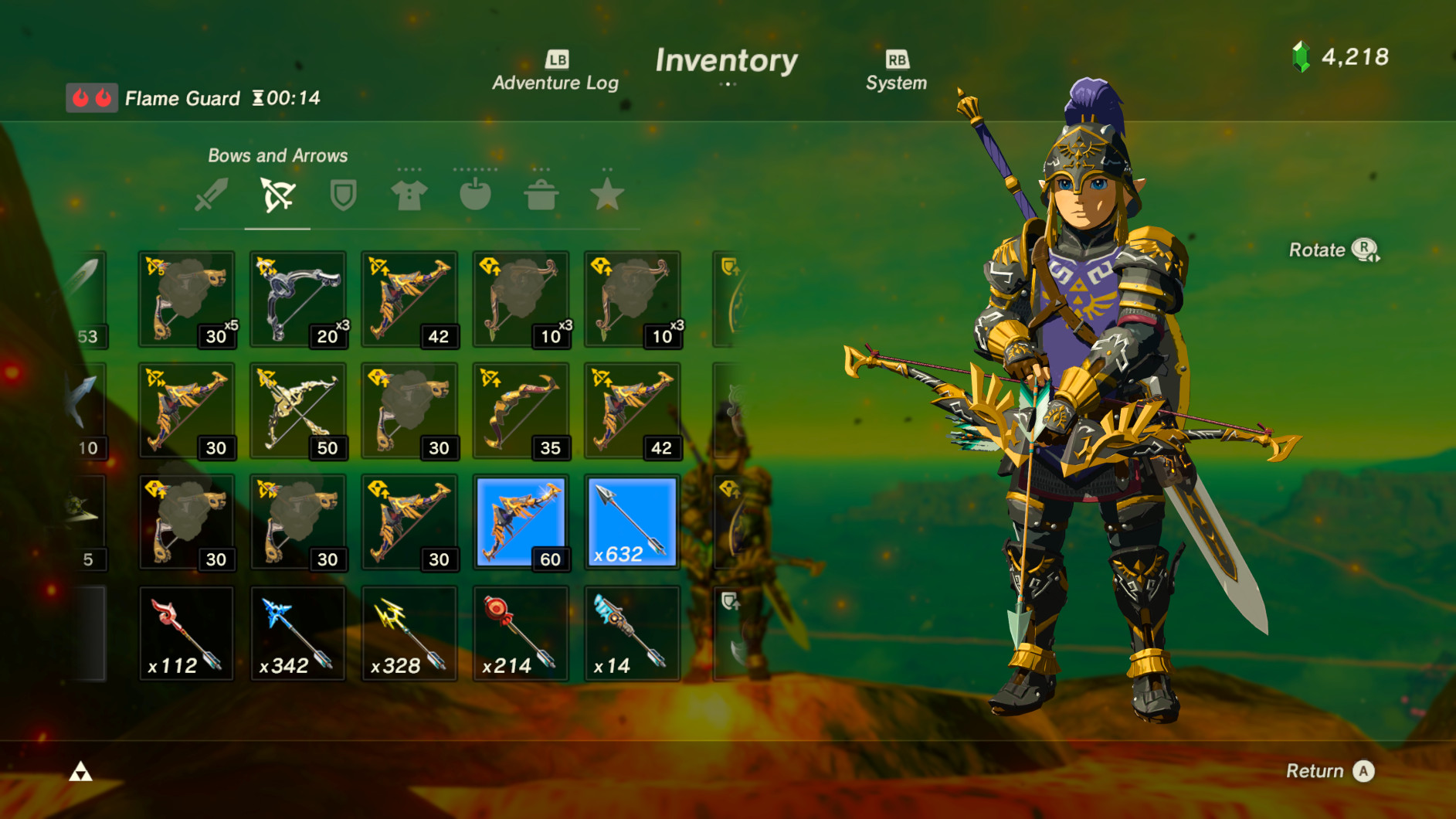Viewport: 1456px width, 819px height.
Task: Open the armor category shirt icon
Action: pyautogui.click(x=409, y=195)
